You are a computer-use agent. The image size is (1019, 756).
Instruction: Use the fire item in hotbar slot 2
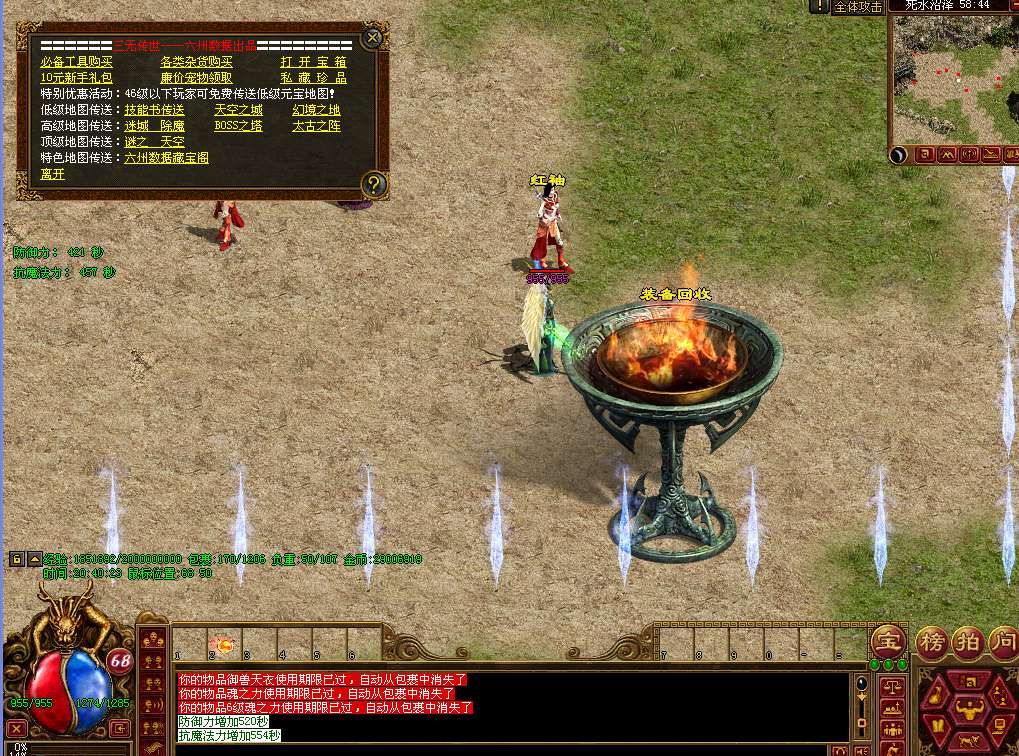click(221, 644)
